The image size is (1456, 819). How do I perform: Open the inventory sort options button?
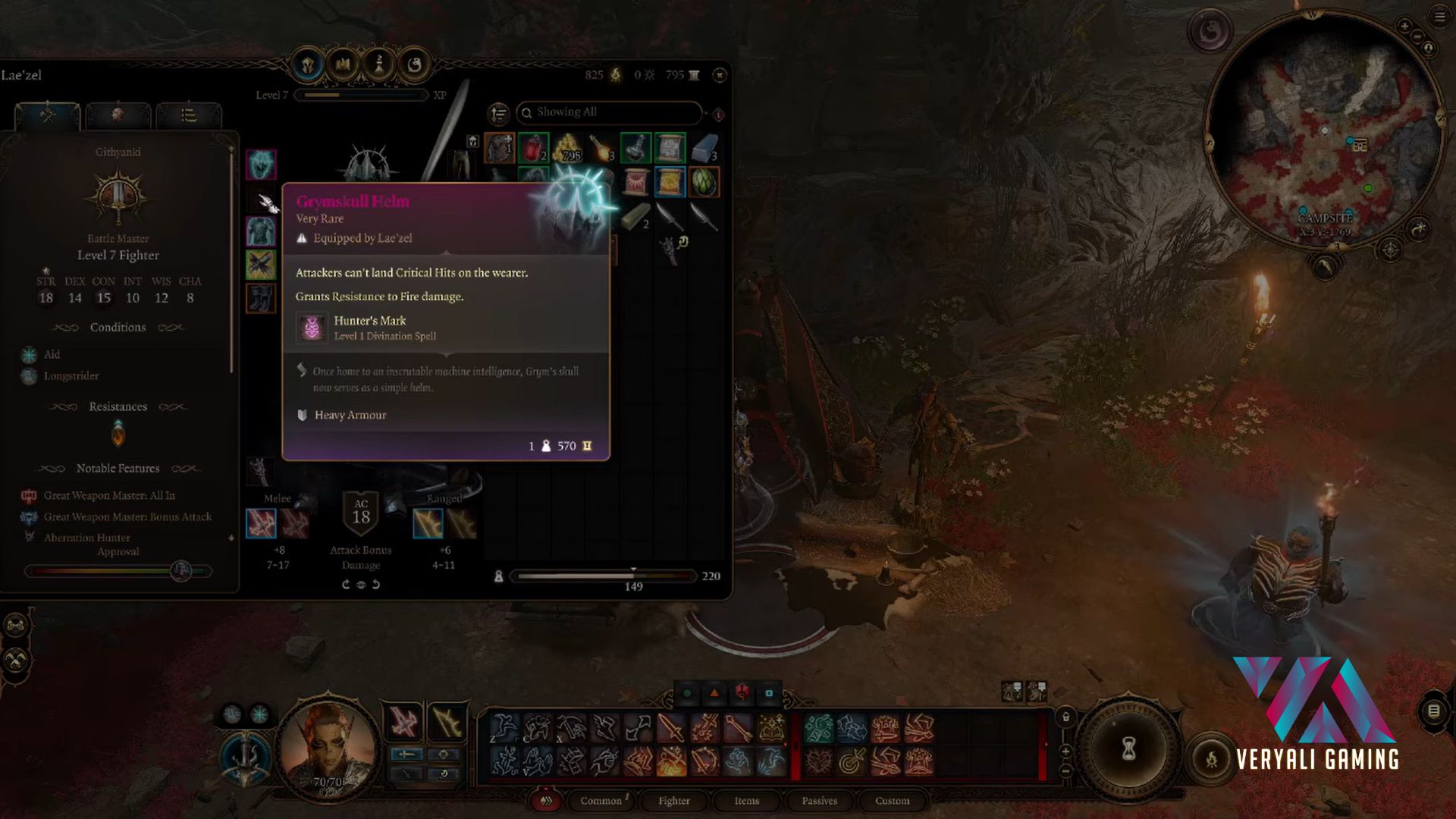498,113
